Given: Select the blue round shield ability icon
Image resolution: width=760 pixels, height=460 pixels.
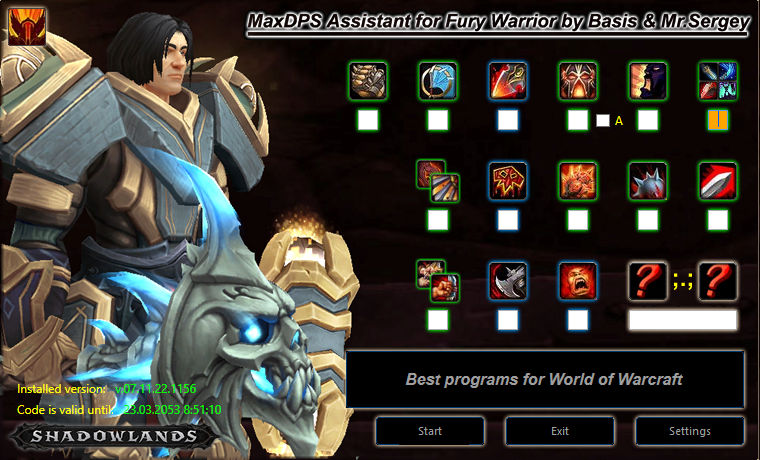Looking at the screenshot, I should (x=438, y=81).
